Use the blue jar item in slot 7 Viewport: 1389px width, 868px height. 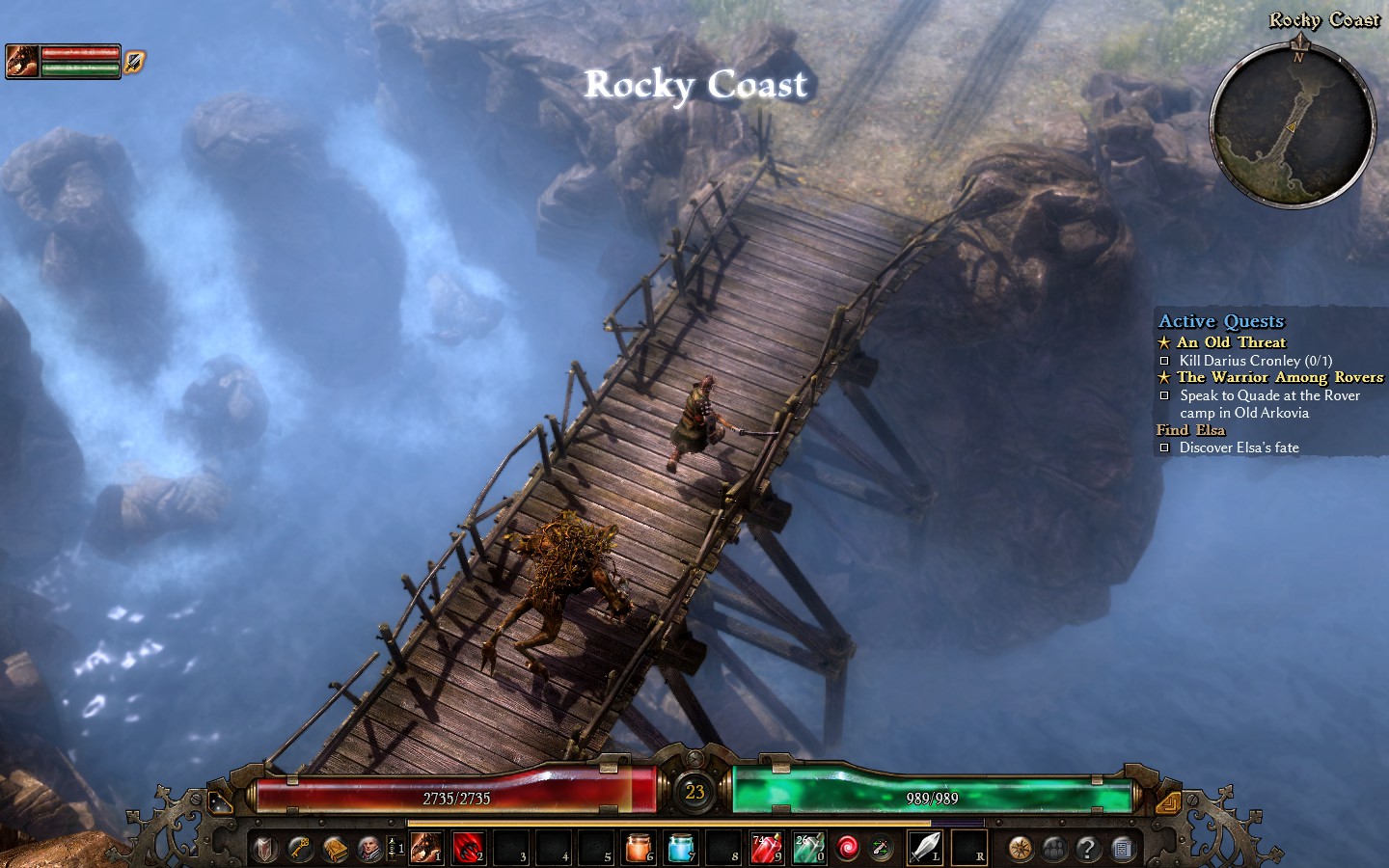point(680,848)
